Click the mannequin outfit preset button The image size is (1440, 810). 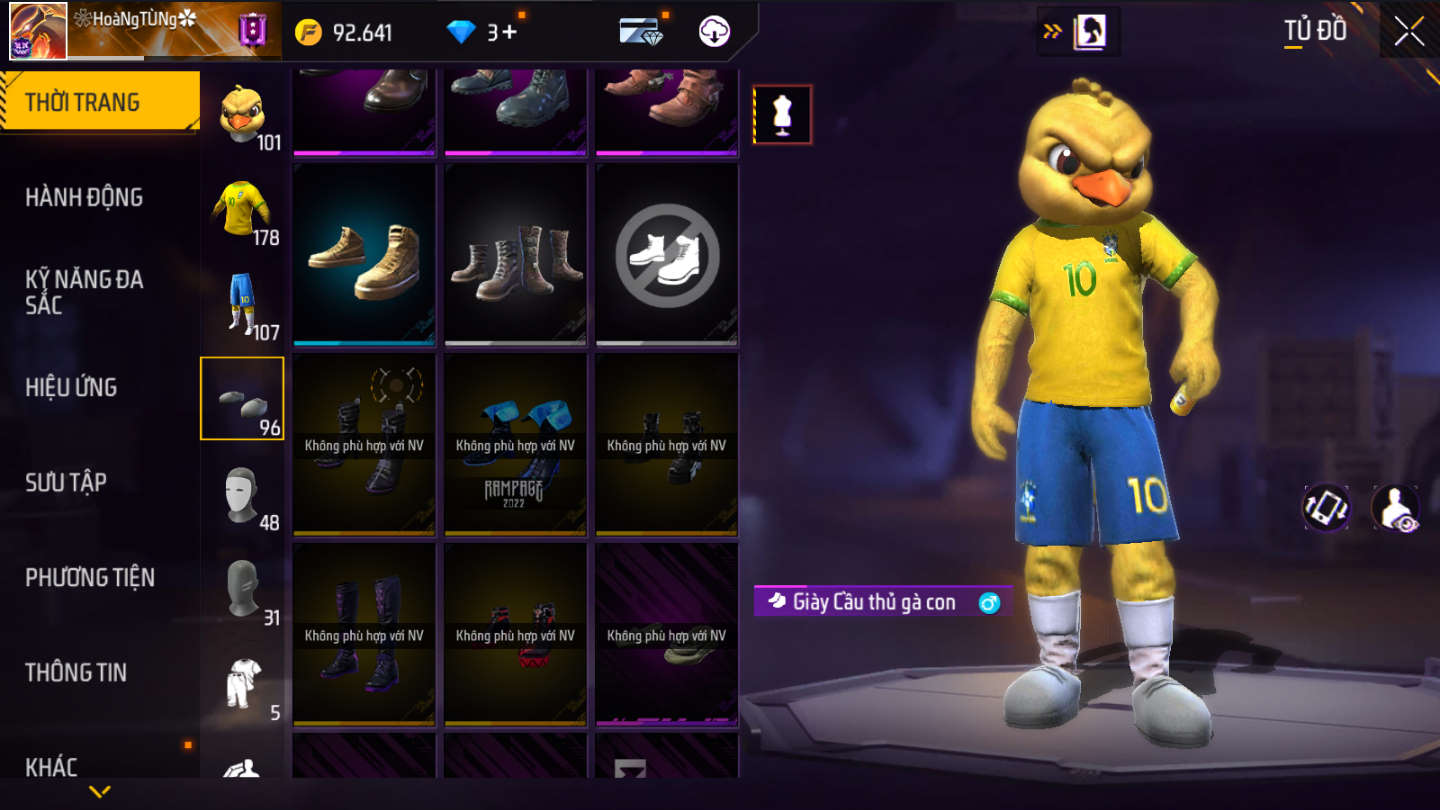click(782, 115)
